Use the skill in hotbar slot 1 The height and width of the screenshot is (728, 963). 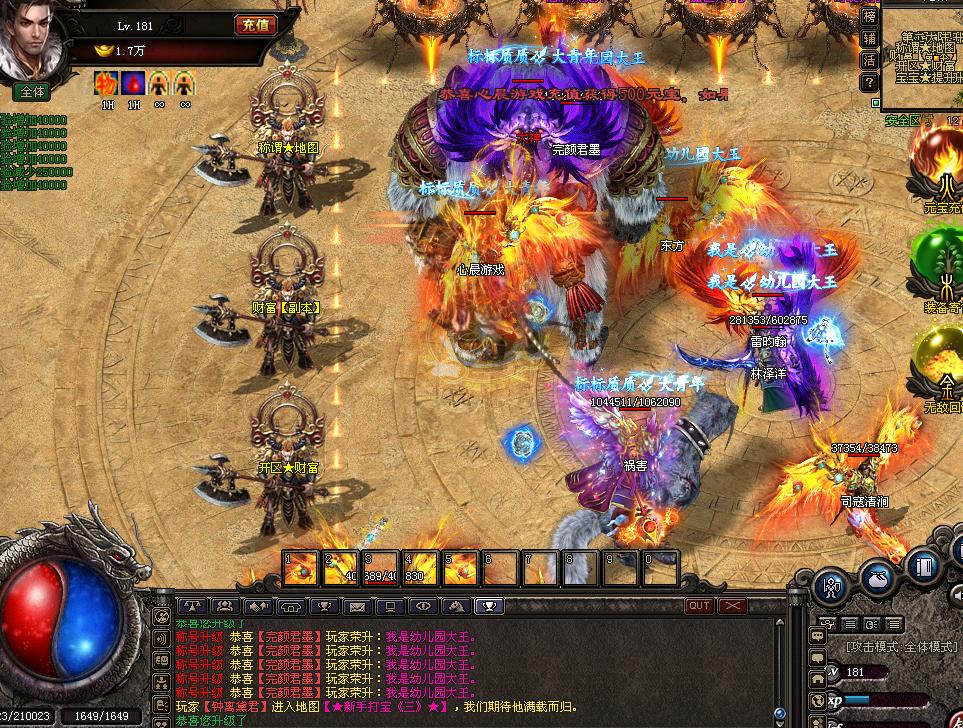coord(301,569)
